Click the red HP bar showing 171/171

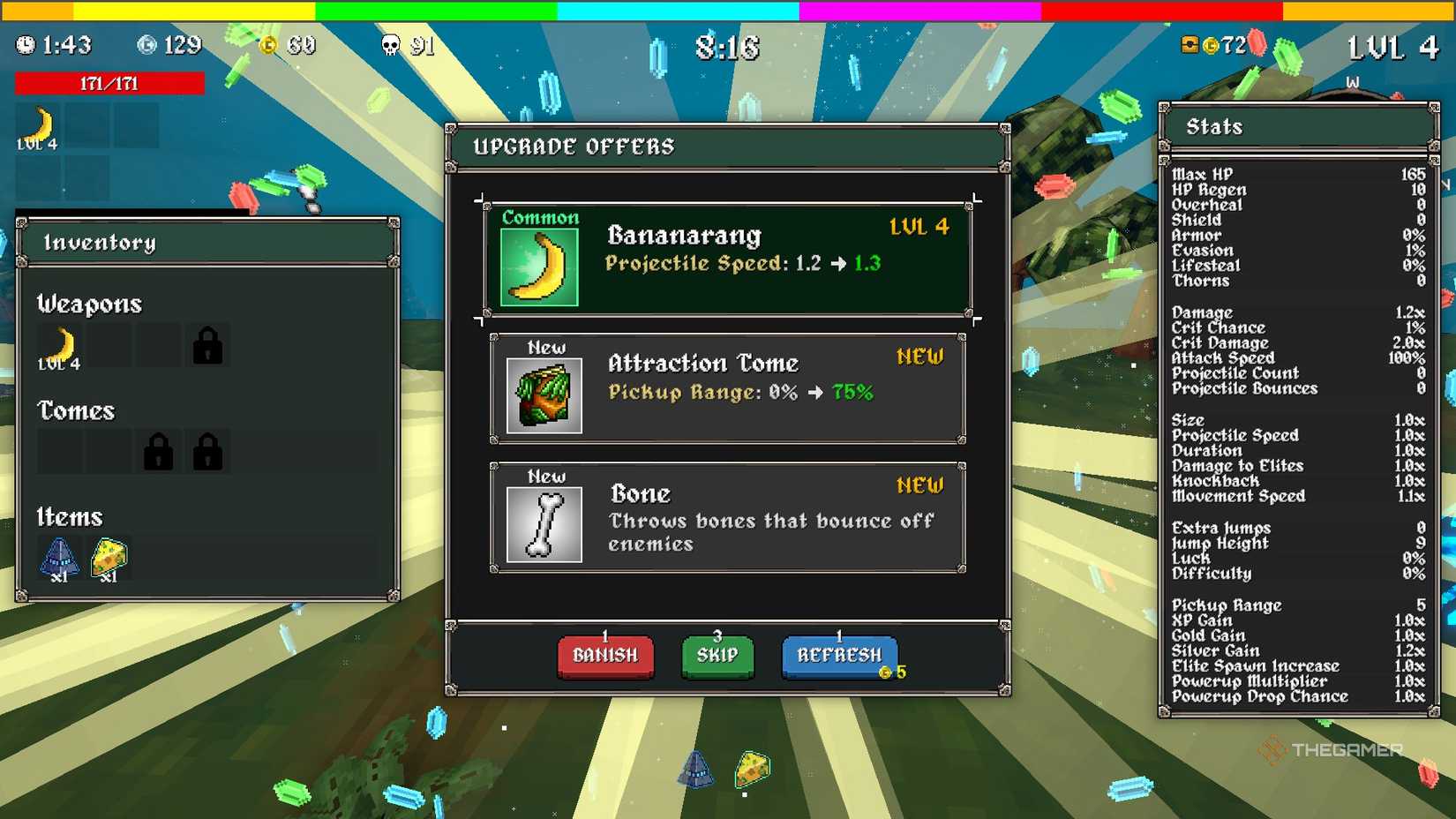click(108, 83)
